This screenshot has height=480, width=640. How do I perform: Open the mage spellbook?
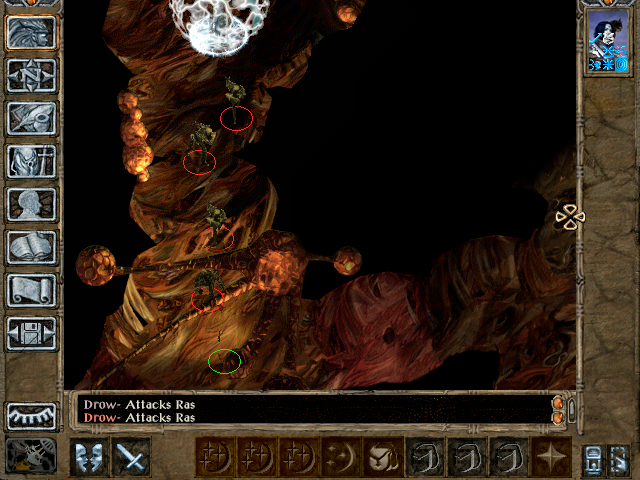coord(31,247)
